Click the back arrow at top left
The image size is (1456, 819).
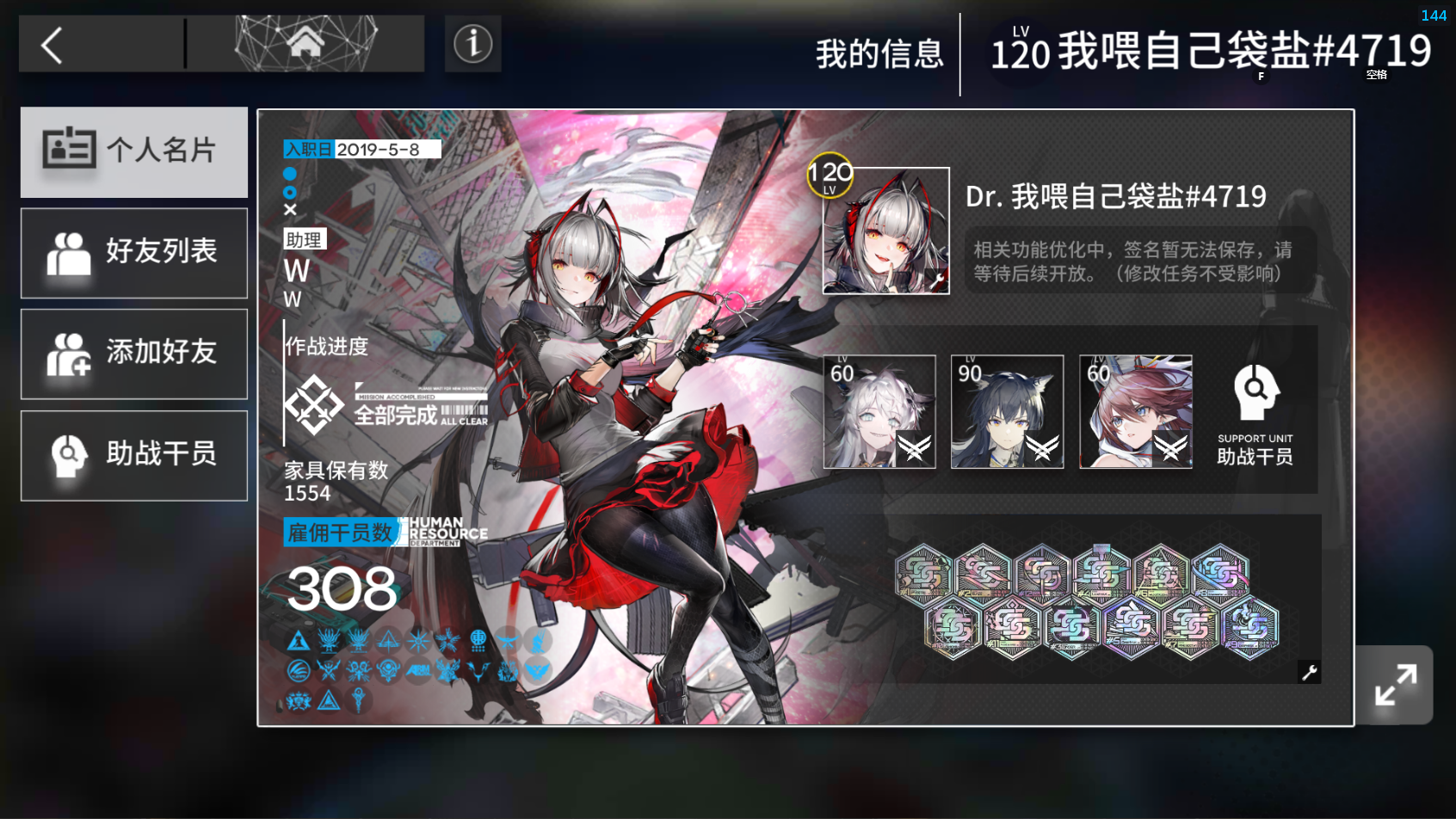tap(51, 45)
